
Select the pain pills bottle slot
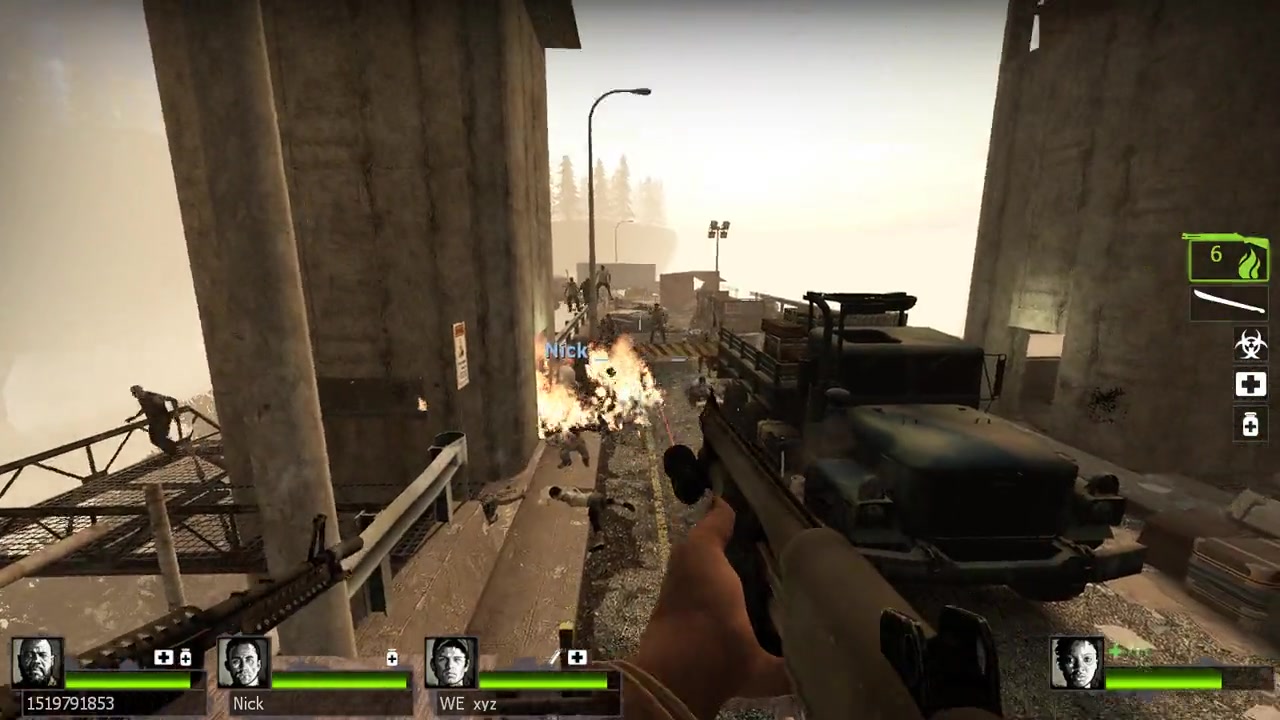pos(1250,425)
